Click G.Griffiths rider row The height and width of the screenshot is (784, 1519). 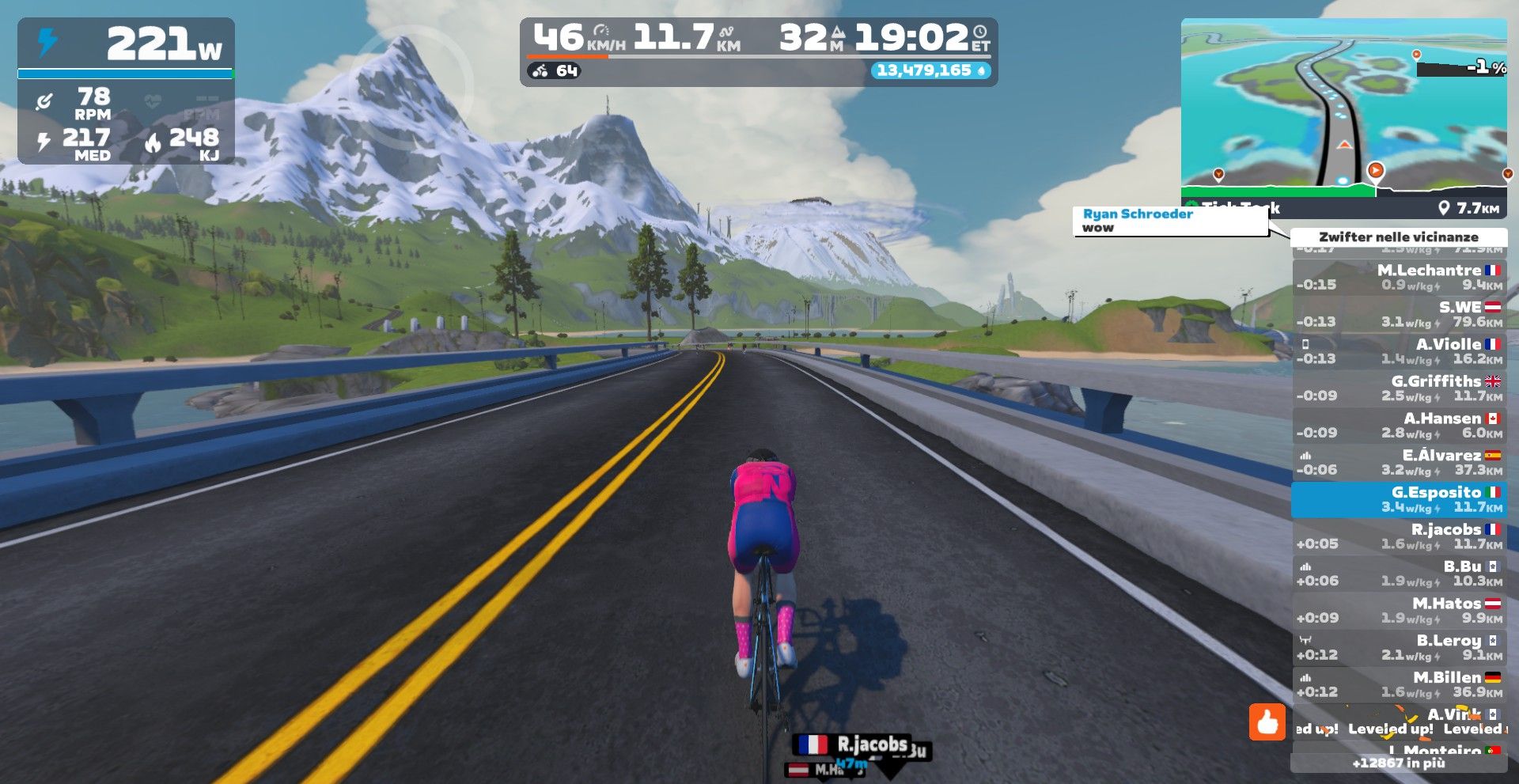pyautogui.click(x=1399, y=388)
